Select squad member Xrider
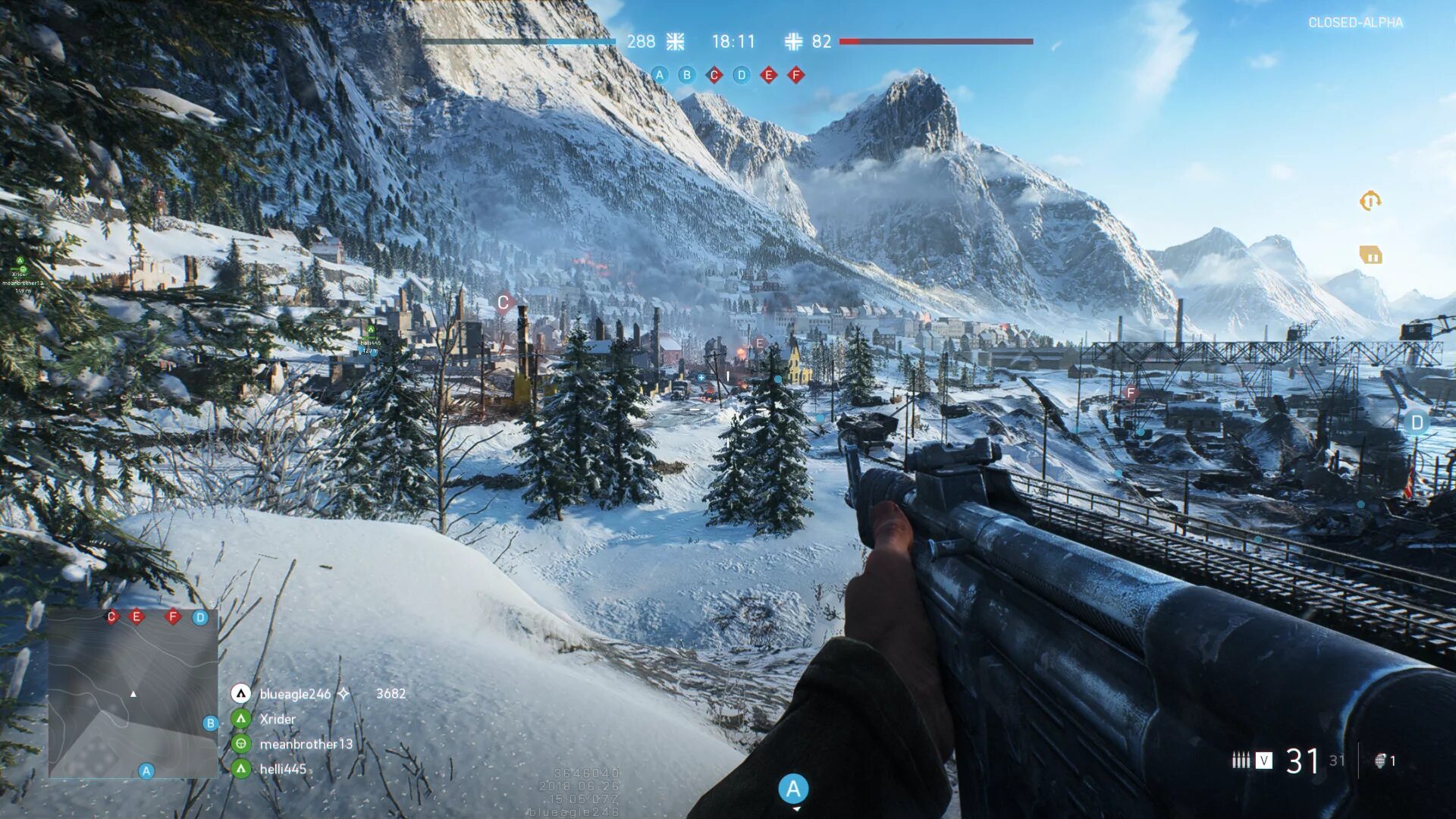1456x819 pixels. click(x=278, y=719)
